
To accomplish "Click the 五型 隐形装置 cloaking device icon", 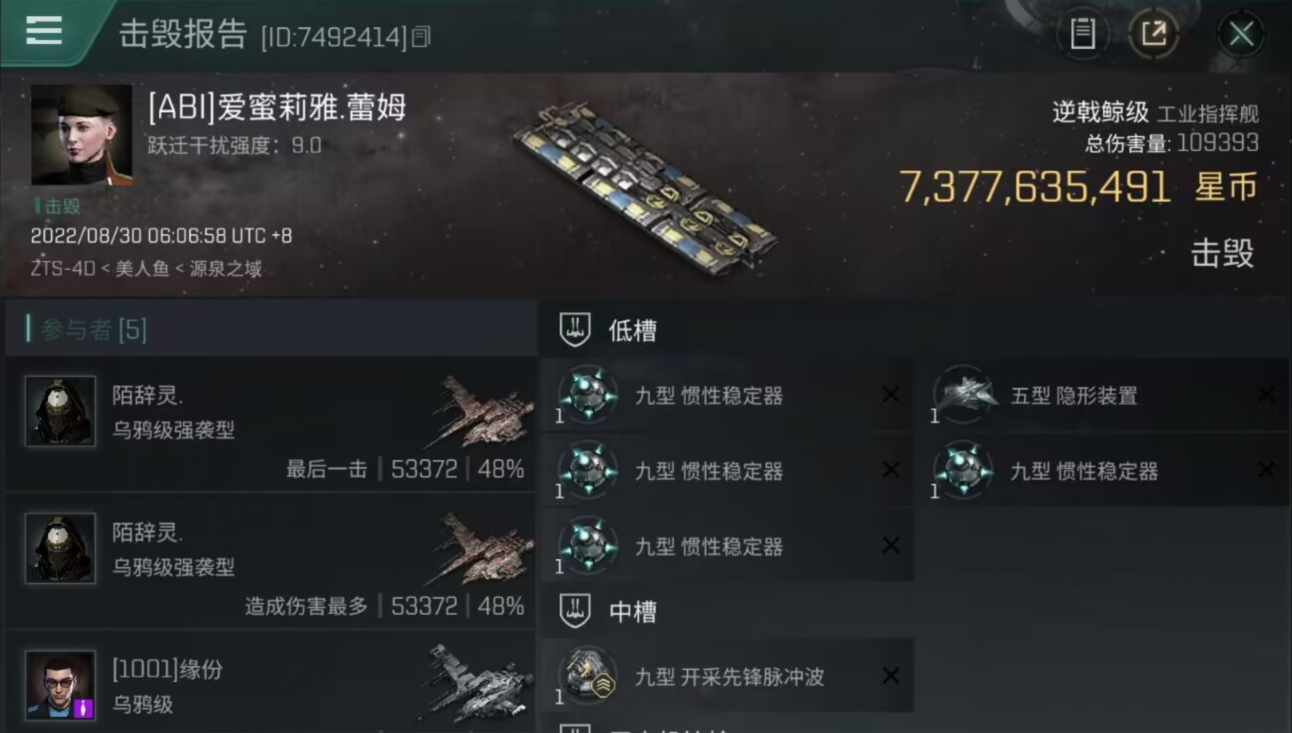I will 964,395.
